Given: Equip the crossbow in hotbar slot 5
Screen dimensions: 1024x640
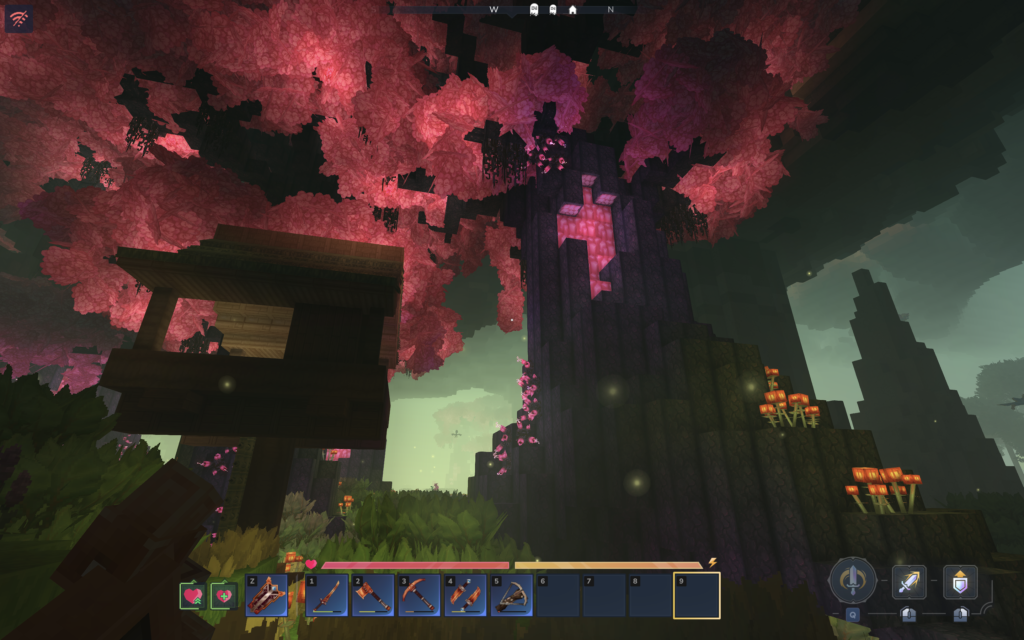Looking at the screenshot, I should click(x=511, y=596).
